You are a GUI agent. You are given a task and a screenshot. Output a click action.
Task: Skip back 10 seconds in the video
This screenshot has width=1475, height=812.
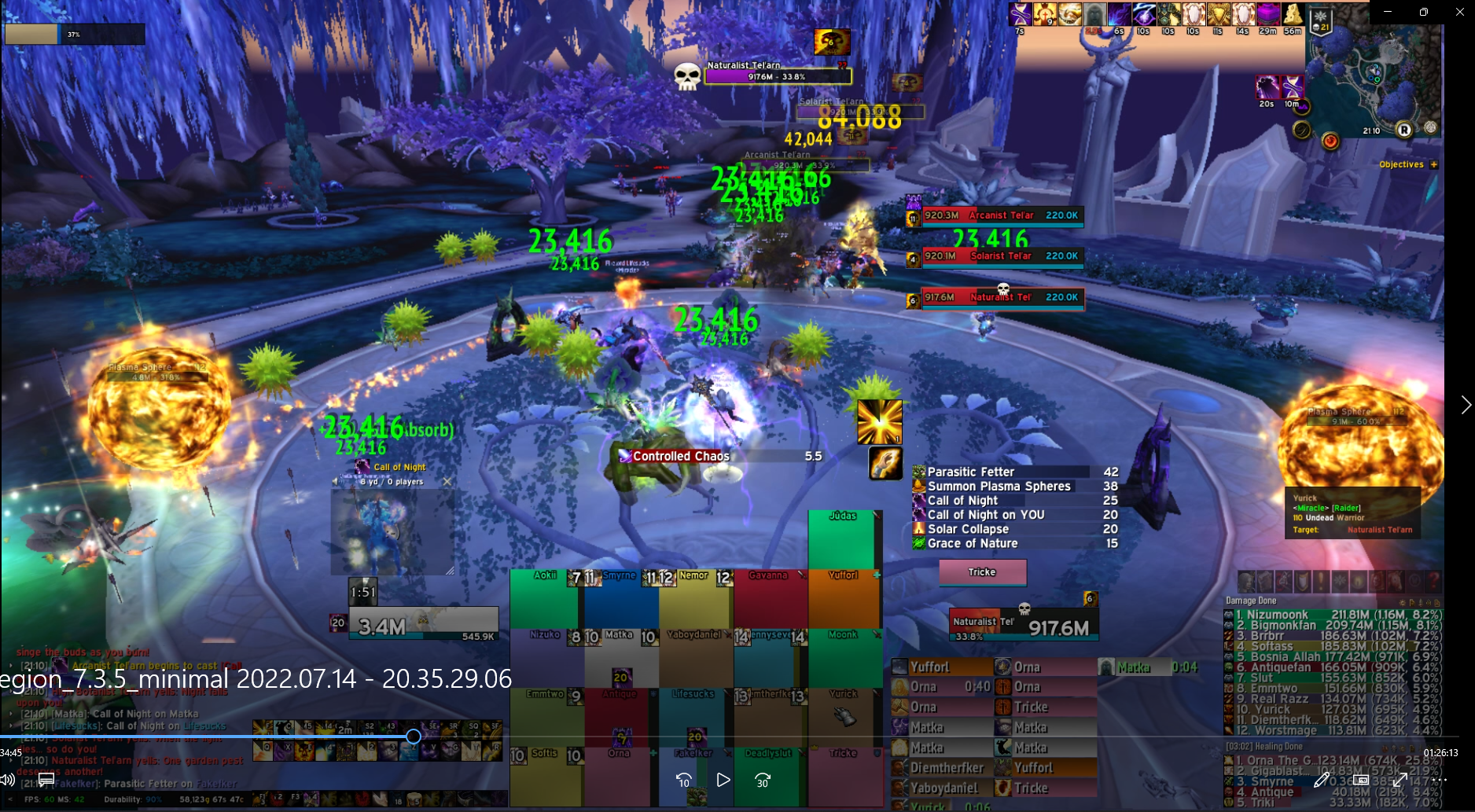(684, 780)
